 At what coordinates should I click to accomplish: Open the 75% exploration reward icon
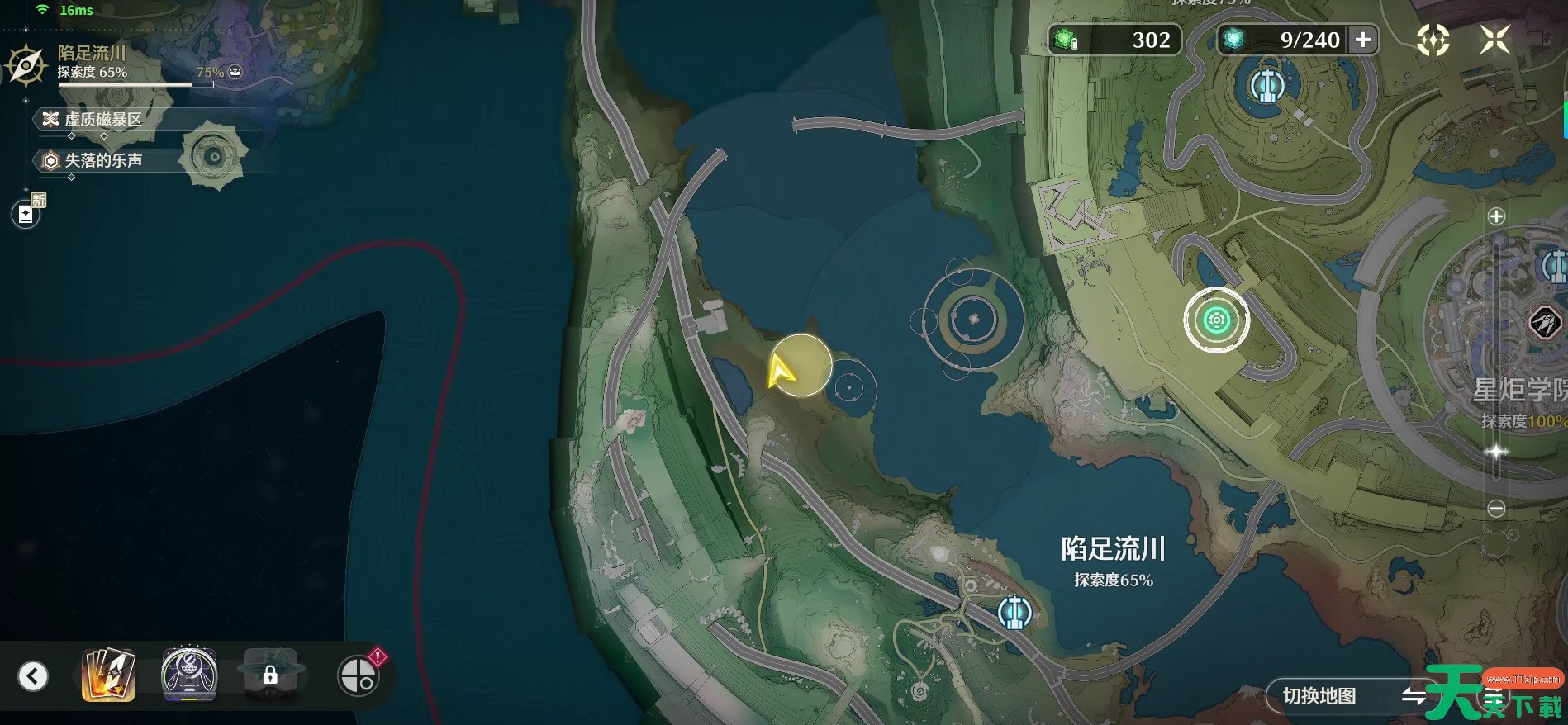(x=235, y=72)
